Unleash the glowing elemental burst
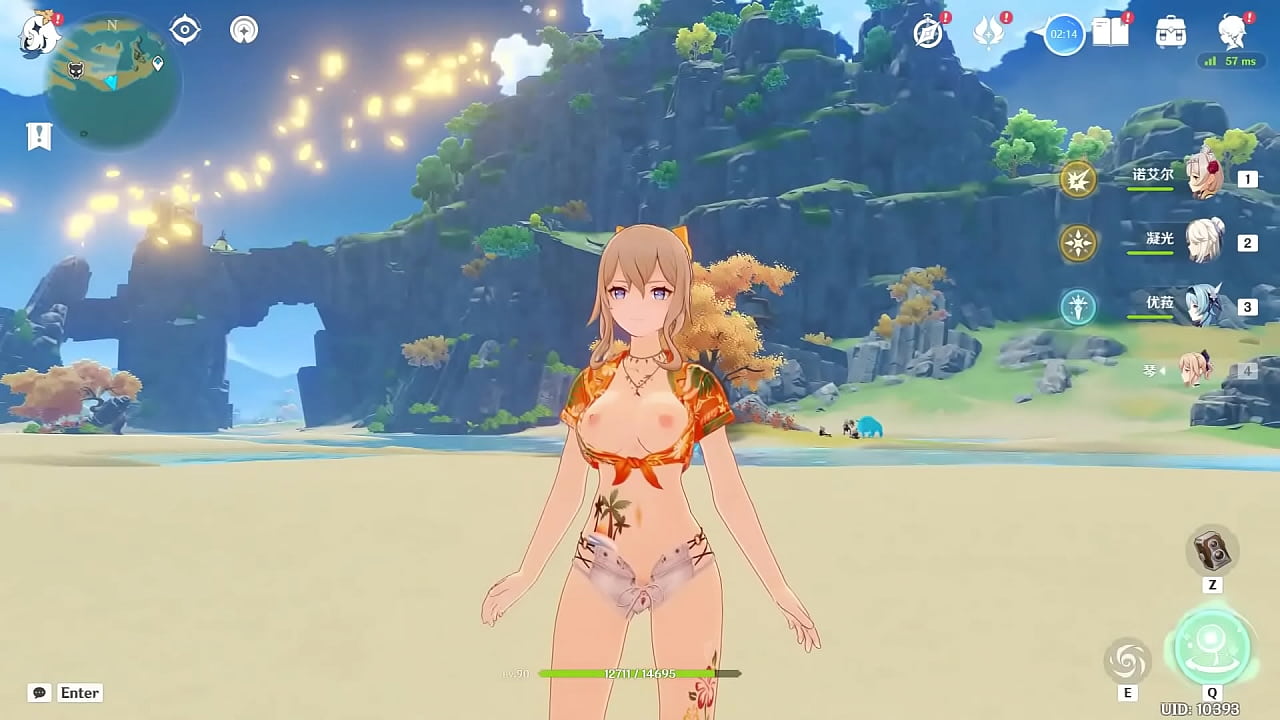1280x720 pixels. click(x=1212, y=646)
